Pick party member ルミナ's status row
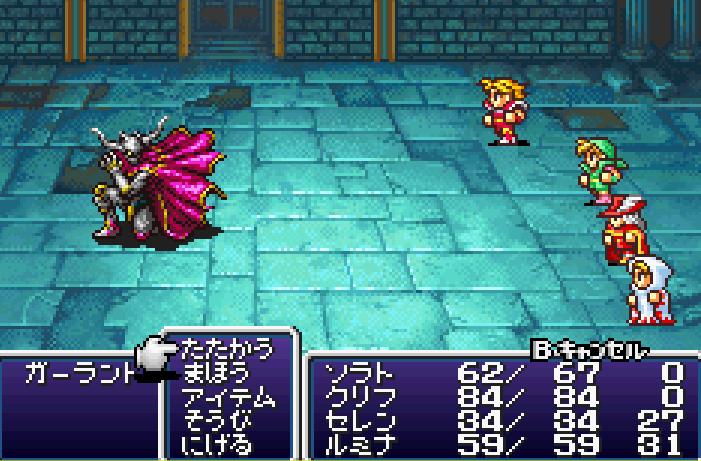Viewport: 701px width, 461px height. (x=500, y=443)
